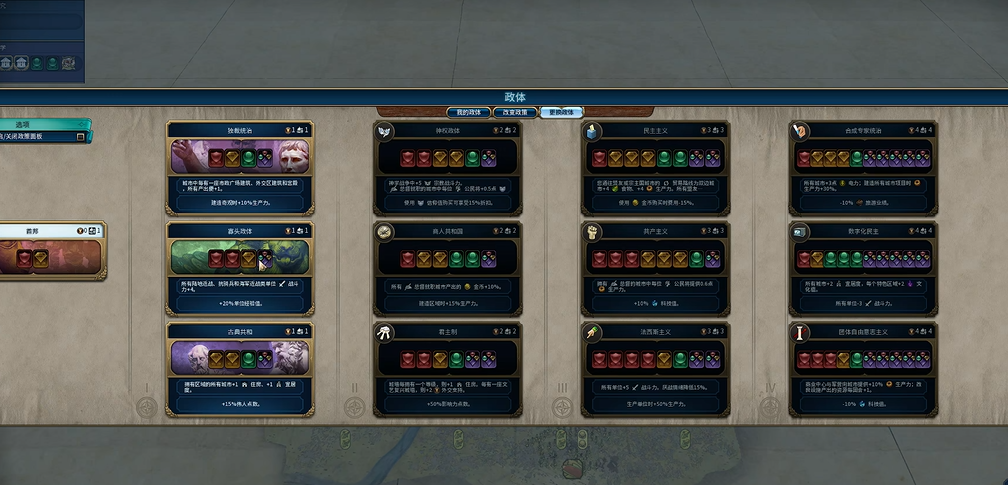Open the 改变政策 tab
The width and height of the screenshot is (1008, 485).
(x=515, y=112)
